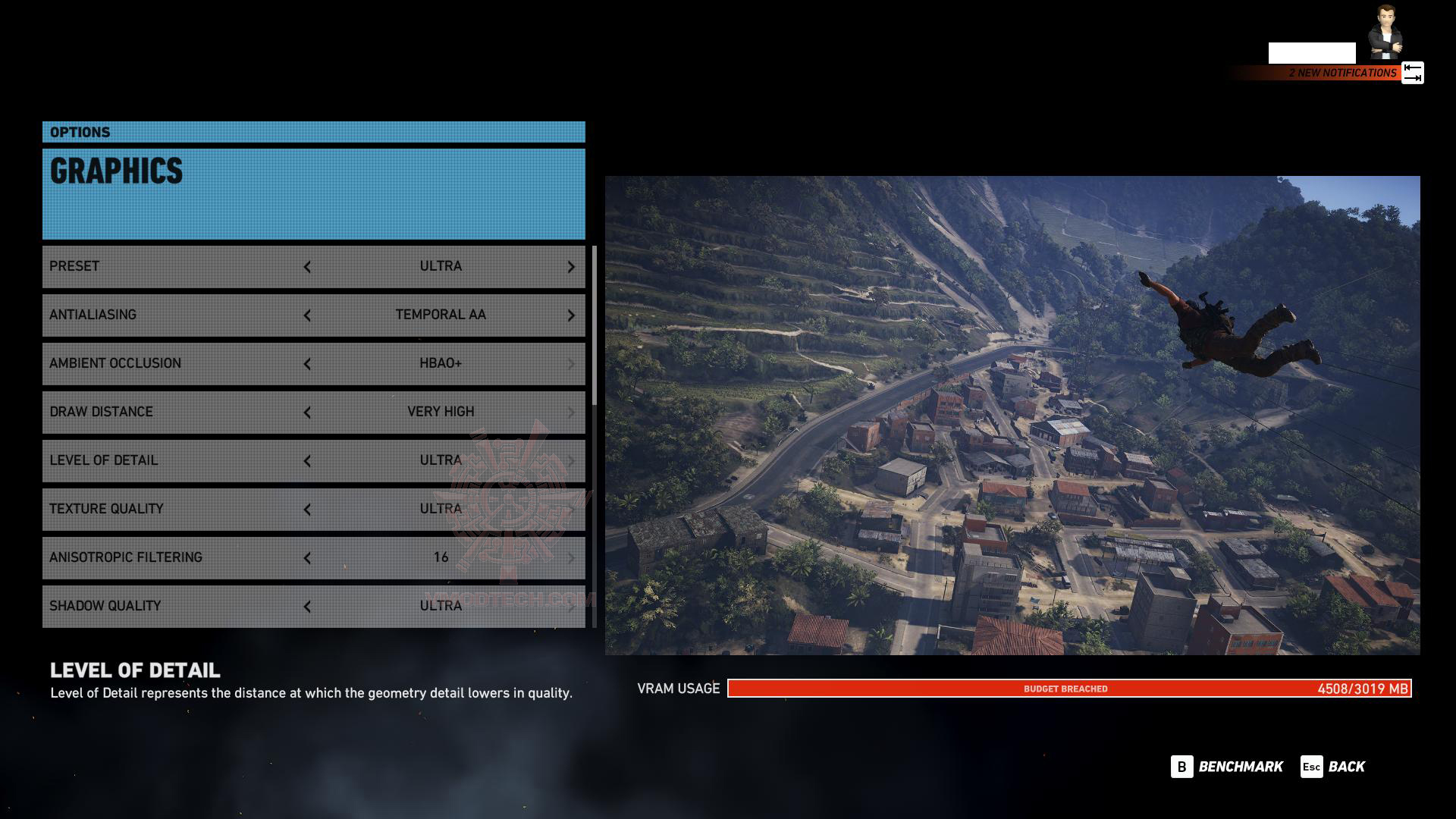Go Back from the Graphics options
Image resolution: width=1456 pixels, height=819 pixels.
(1333, 767)
